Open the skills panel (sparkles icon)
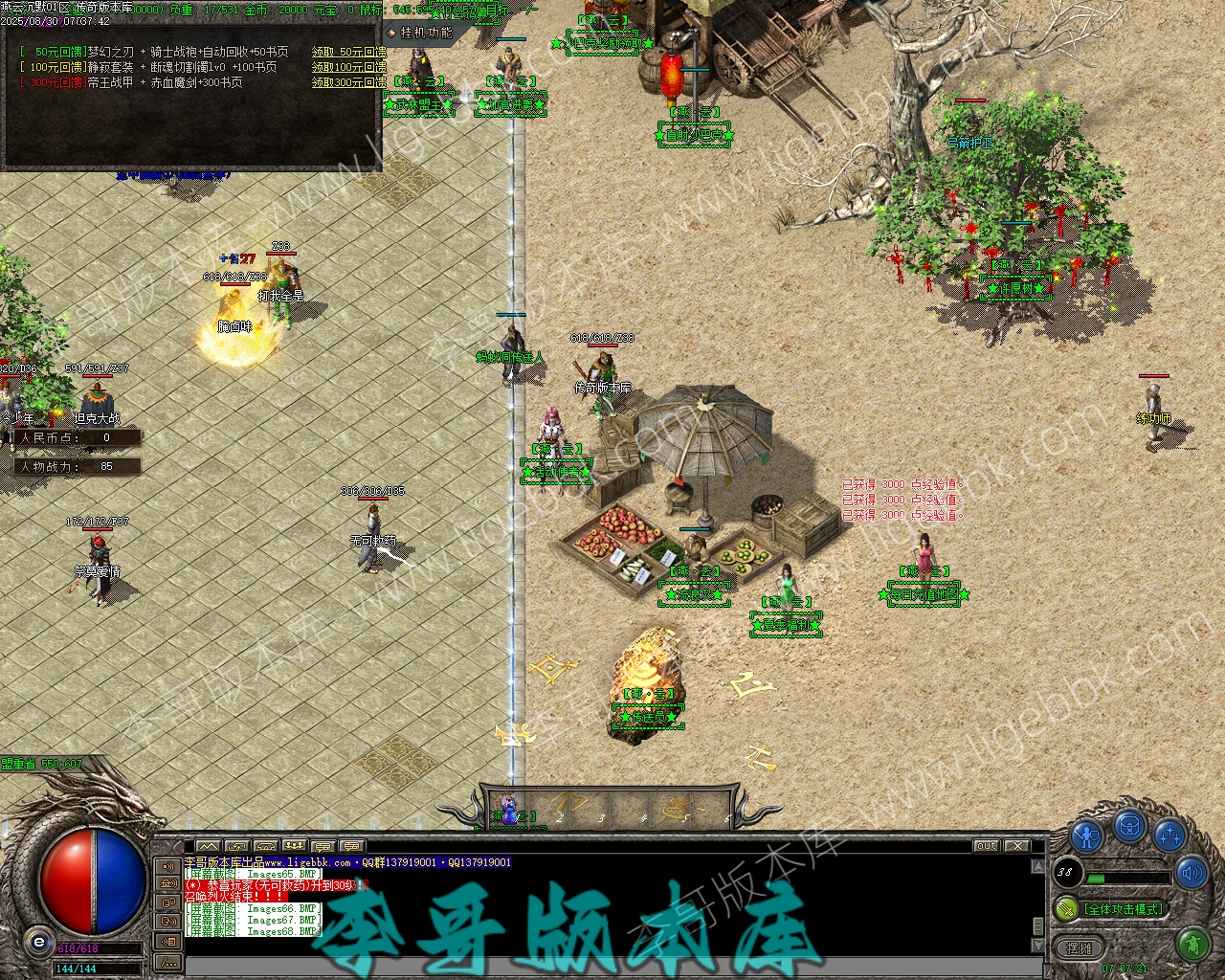This screenshot has width=1225, height=980. [1169, 835]
